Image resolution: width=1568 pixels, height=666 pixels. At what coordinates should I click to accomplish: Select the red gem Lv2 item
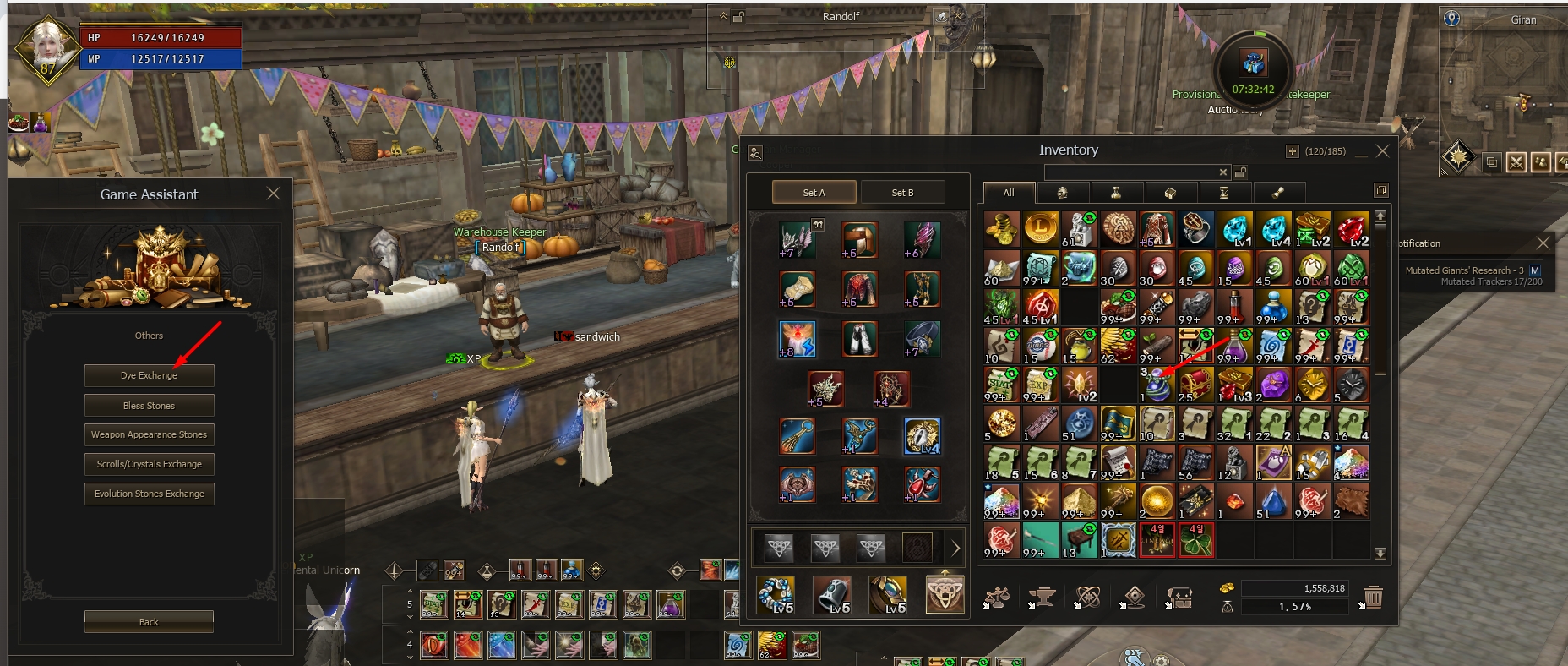tap(1351, 229)
